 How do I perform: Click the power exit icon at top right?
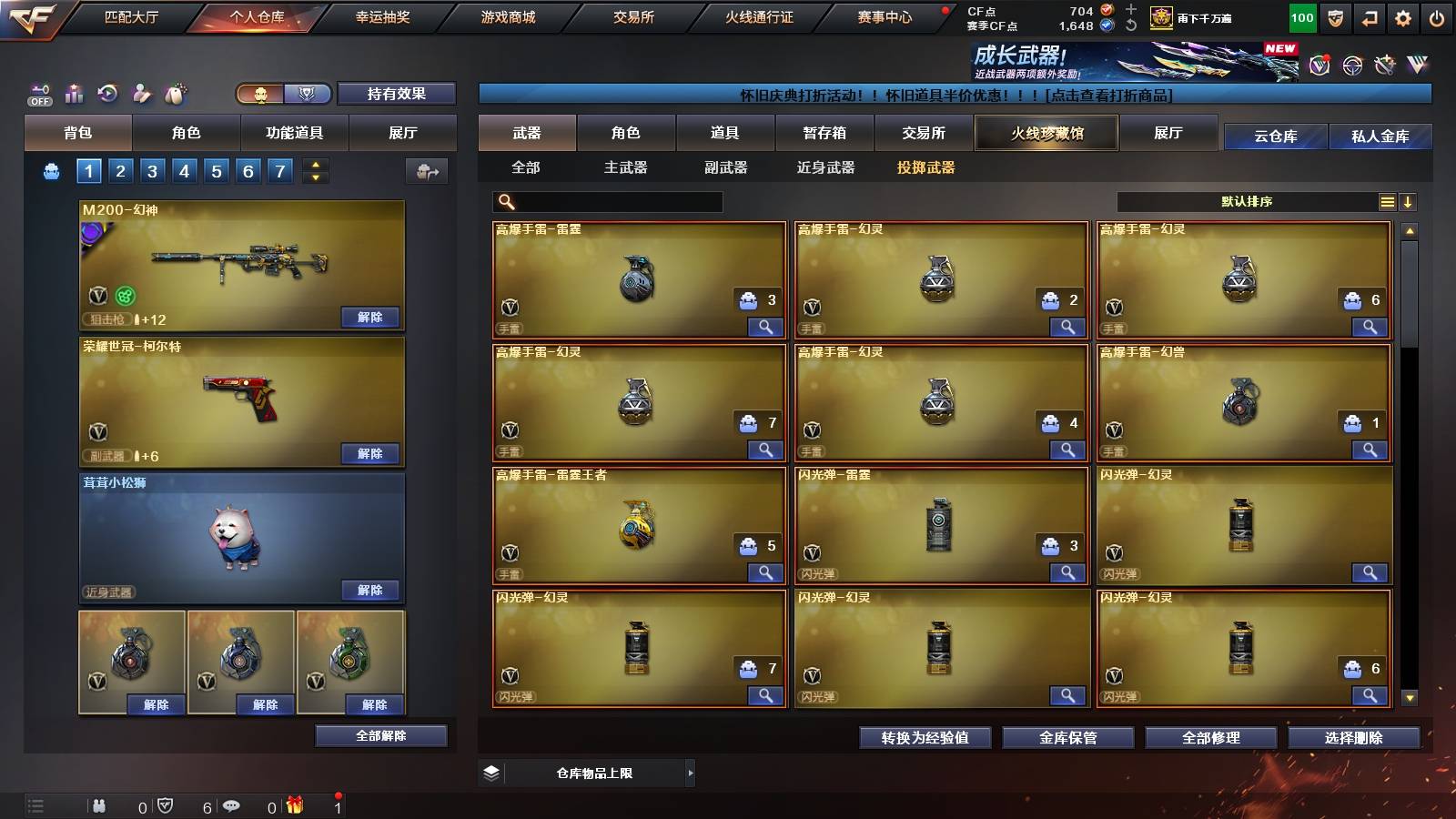[1436, 18]
